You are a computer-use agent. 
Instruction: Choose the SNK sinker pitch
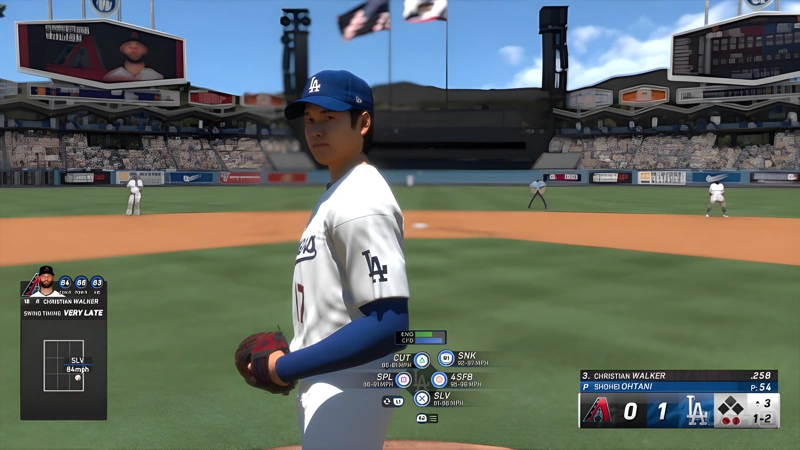[x=446, y=358]
